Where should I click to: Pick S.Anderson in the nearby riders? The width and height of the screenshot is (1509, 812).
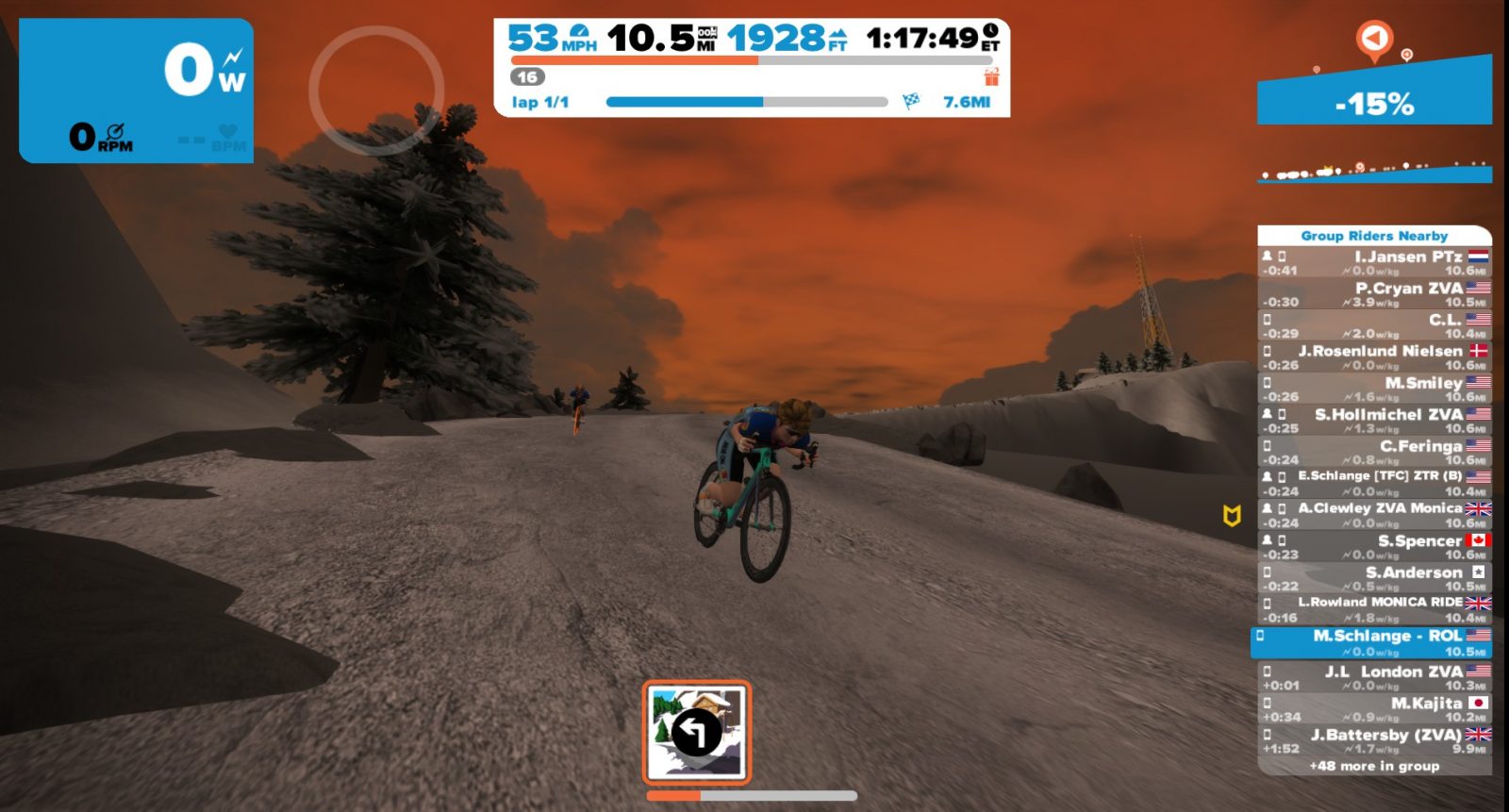tap(1374, 578)
